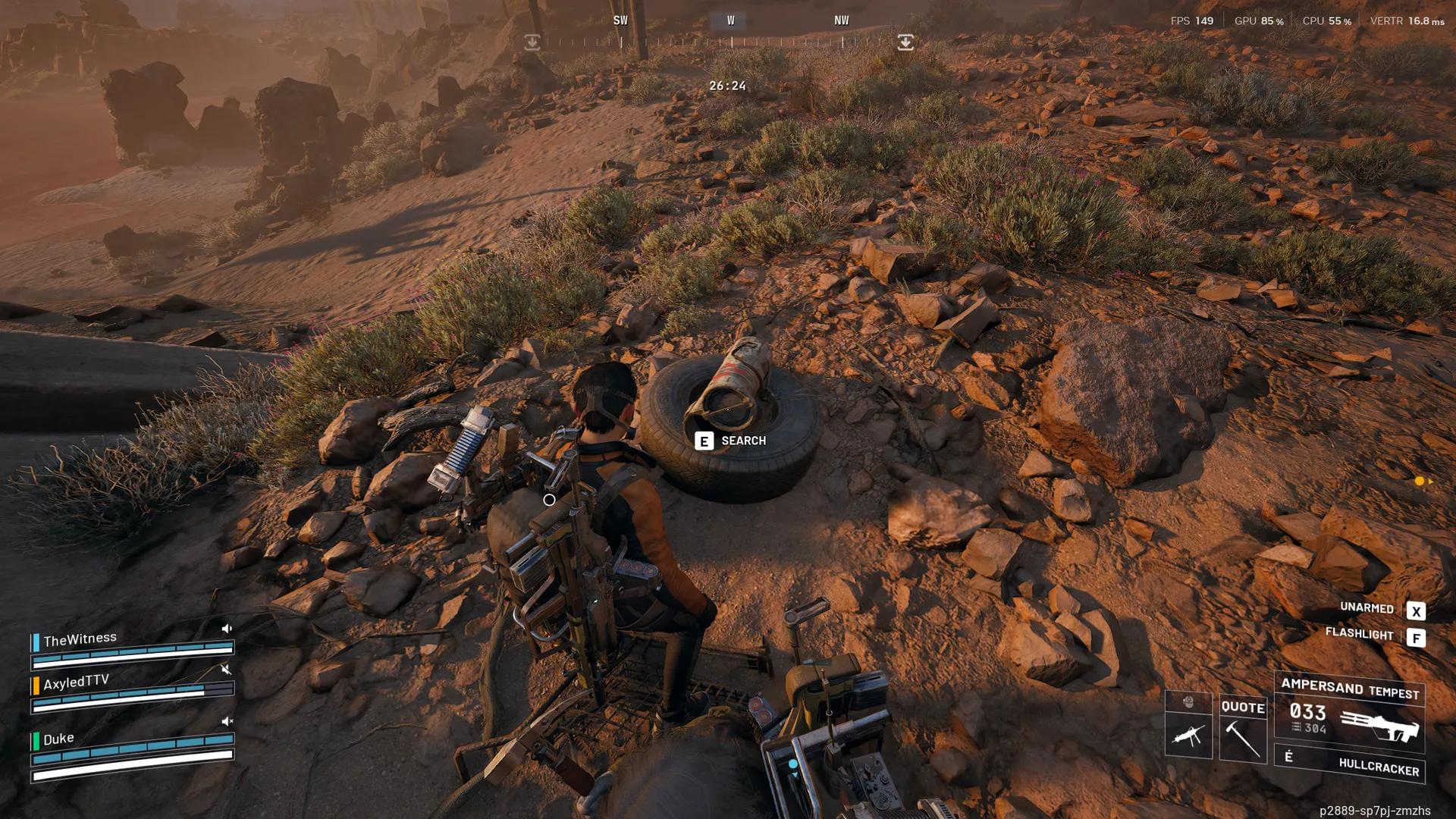
Task: Click the yellow ping marker at screen edge
Action: (1420, 481)
